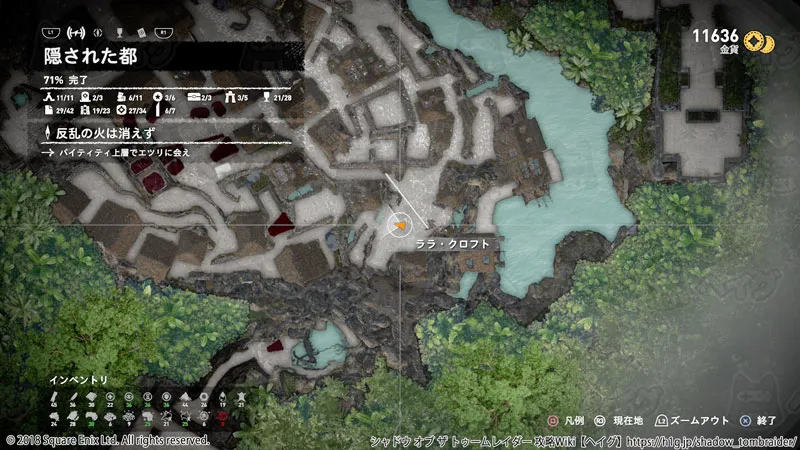The image size is (800, 450).
Task: Select the 隠された都 region title
Action: pyautogui.click(x=90, y=56)
